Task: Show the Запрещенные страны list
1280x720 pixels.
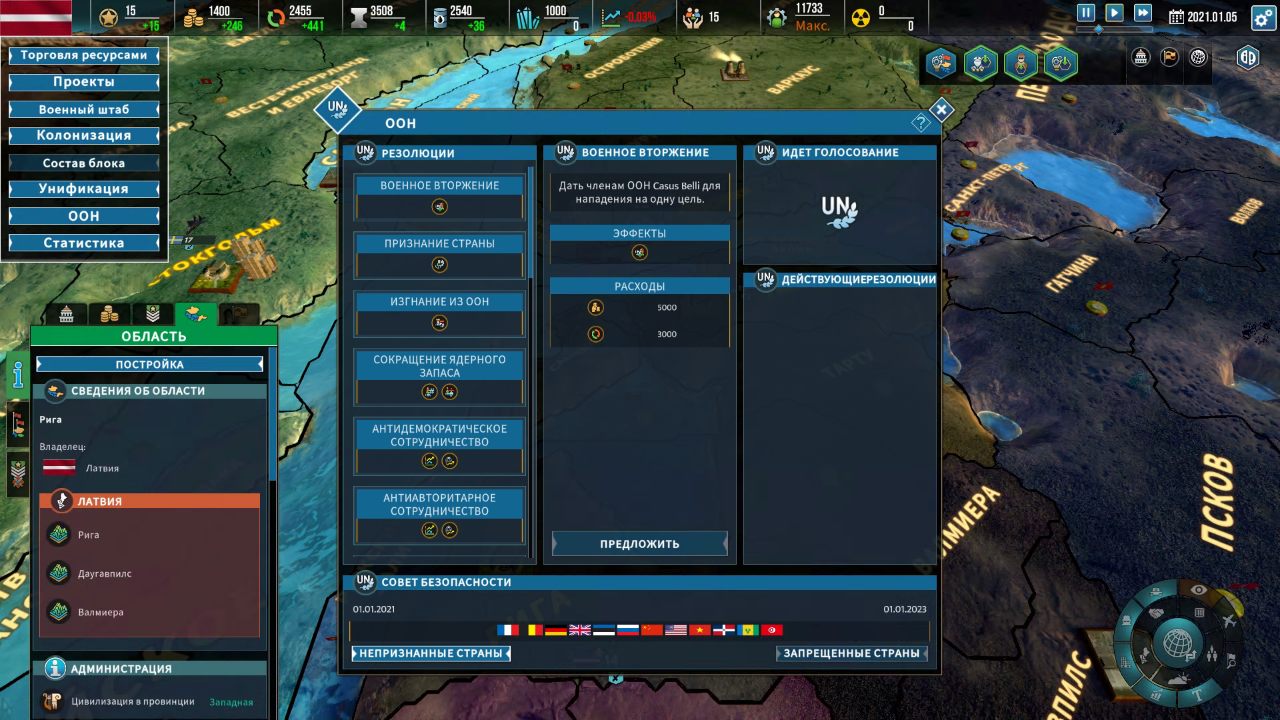Action: [851, 653]
